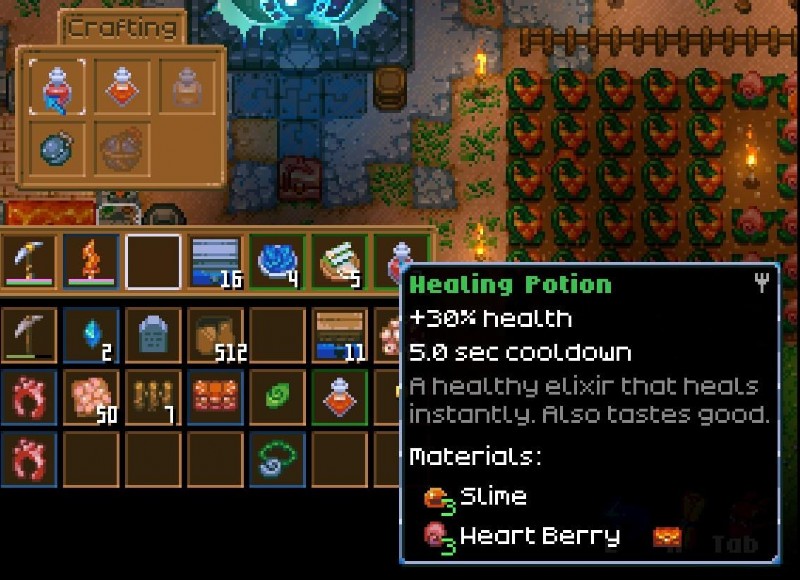This screenshot has width=800, height=580.
Task: Select the food stack of 5
Action: click(340, 262)
